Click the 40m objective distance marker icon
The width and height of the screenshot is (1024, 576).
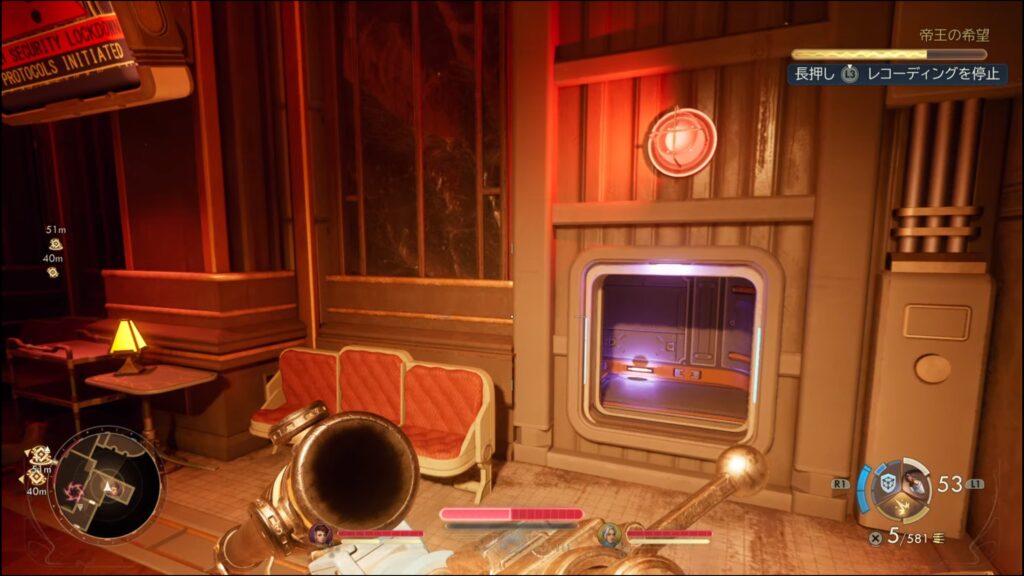(x=53, y=271)
